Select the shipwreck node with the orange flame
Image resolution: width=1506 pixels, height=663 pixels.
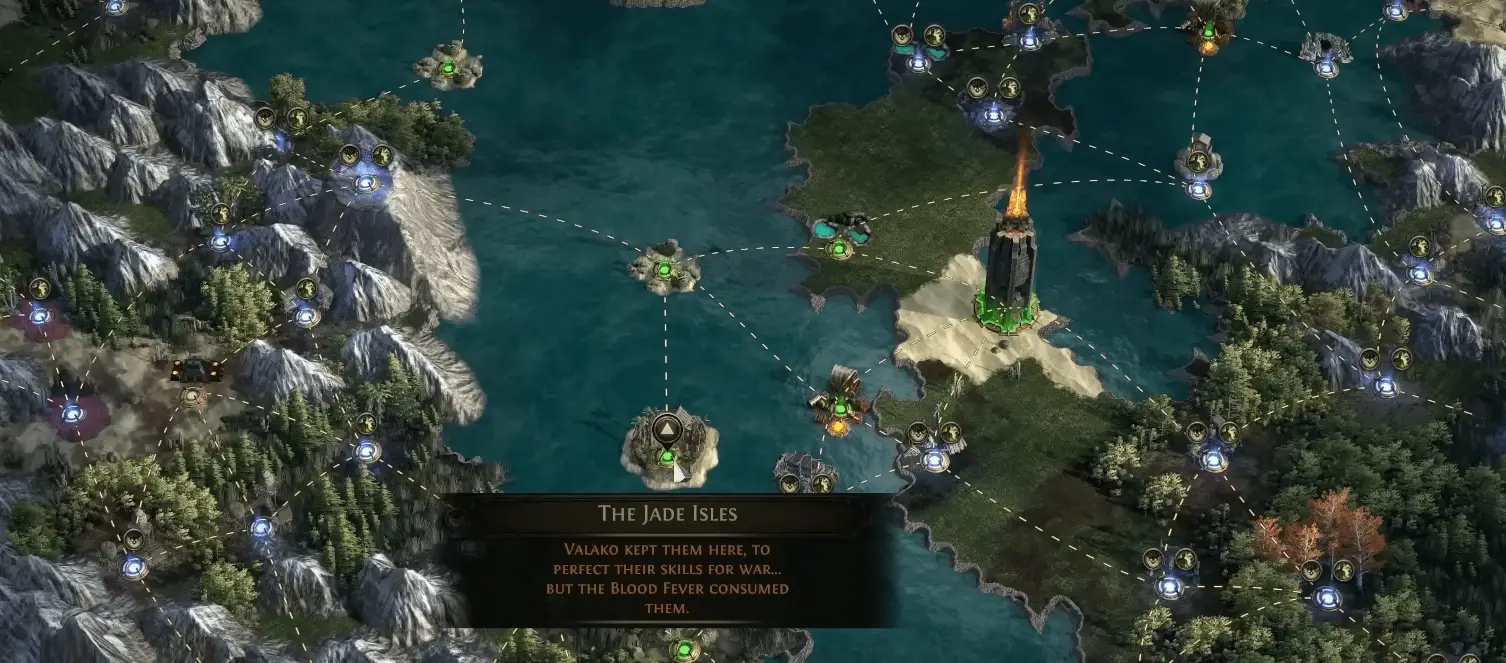coord(838,406)
